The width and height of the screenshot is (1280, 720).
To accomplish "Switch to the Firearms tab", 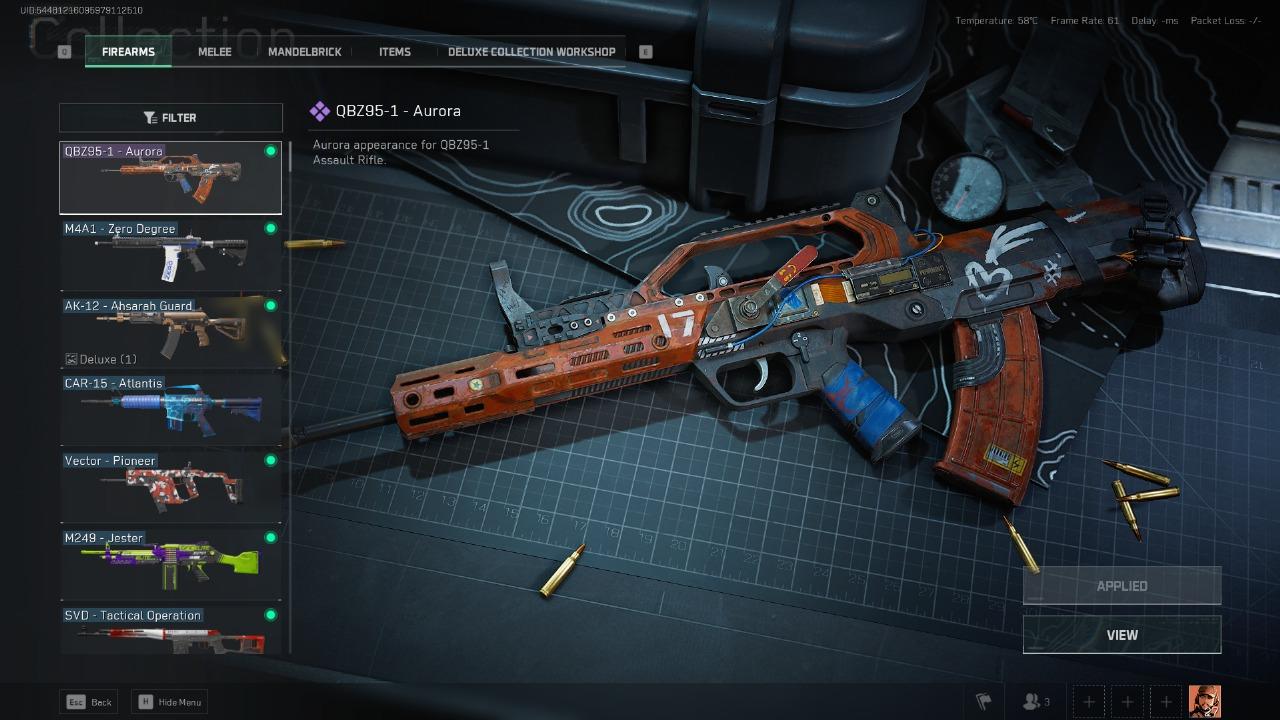I will 128,52.
